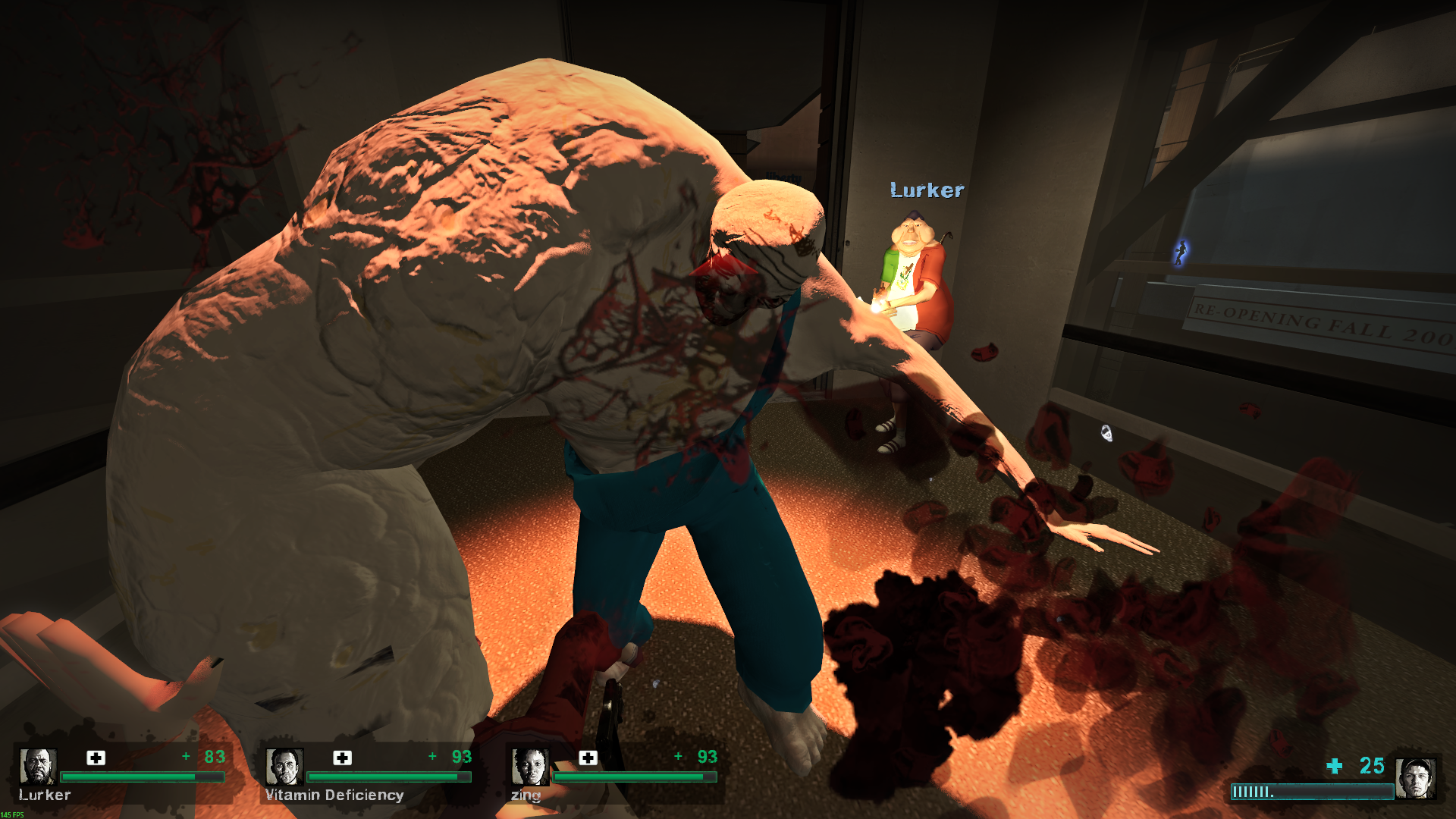Click zing's first aid kit icon
This screenshot has width=1456, height=819.
click(x=588, y=758)
